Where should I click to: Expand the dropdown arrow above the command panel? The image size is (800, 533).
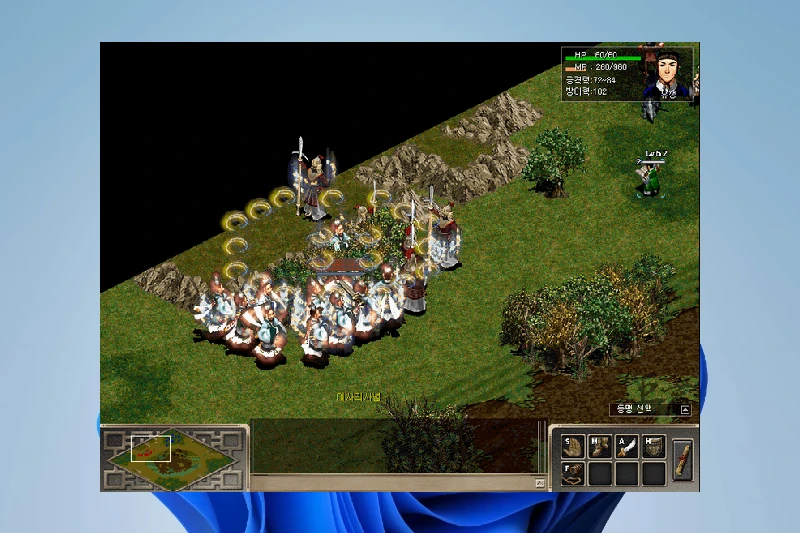tap(685, 409)
